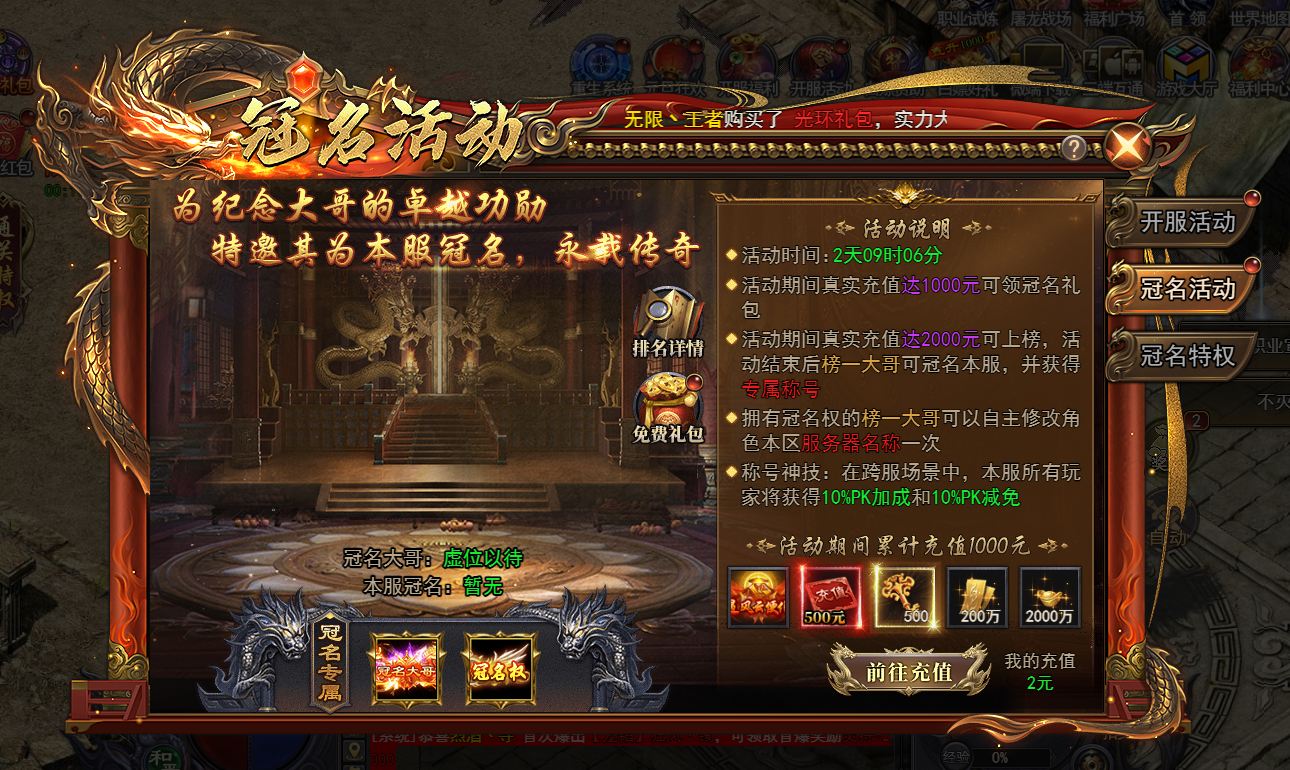
Task: Claim the 免费礼包 gift icon
Action: point(668,397)
